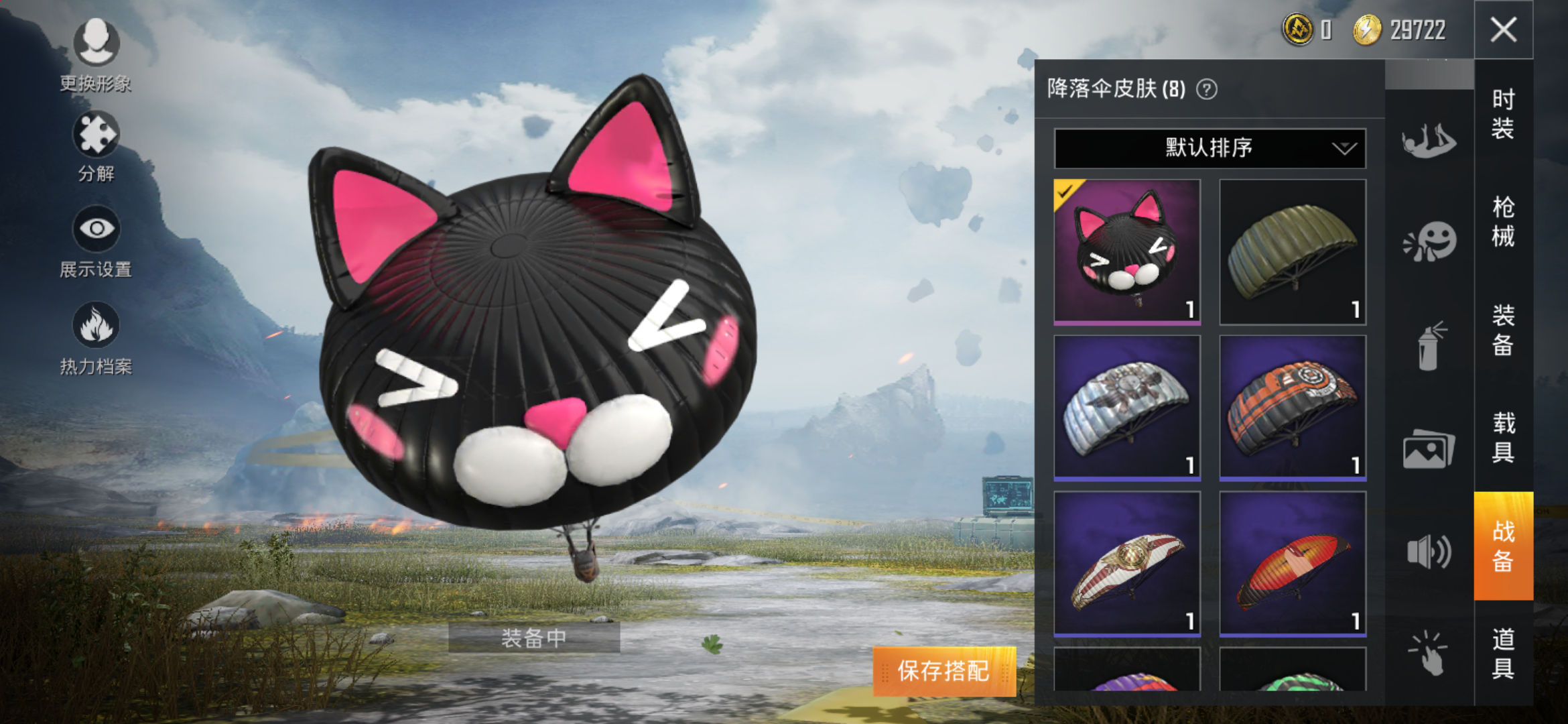Open the 默认排序 sorting dropdown
The height and width of the screenshot is (724, 1568).
[1210, 147]
